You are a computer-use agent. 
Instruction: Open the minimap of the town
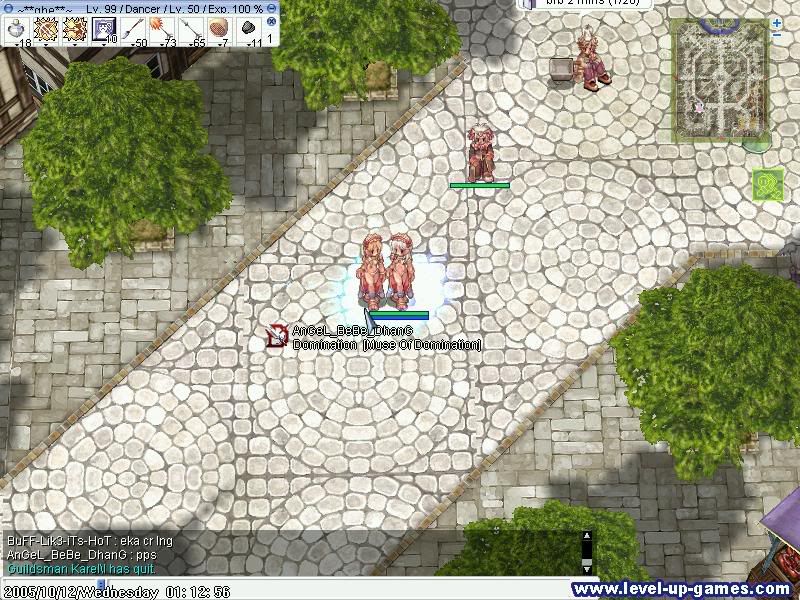tap(719, 78)
